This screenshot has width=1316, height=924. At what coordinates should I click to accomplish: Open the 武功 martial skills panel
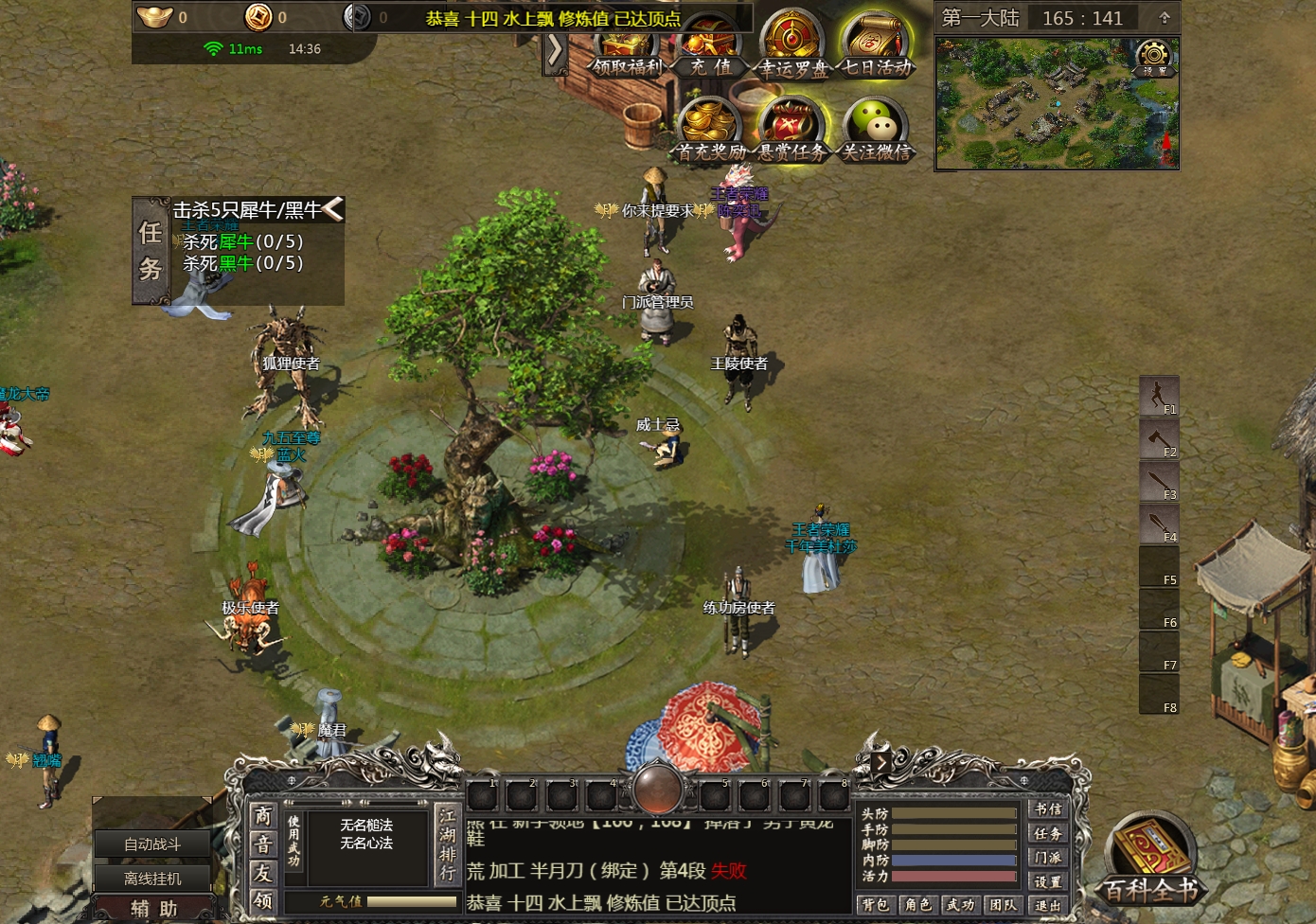(960, 905)
